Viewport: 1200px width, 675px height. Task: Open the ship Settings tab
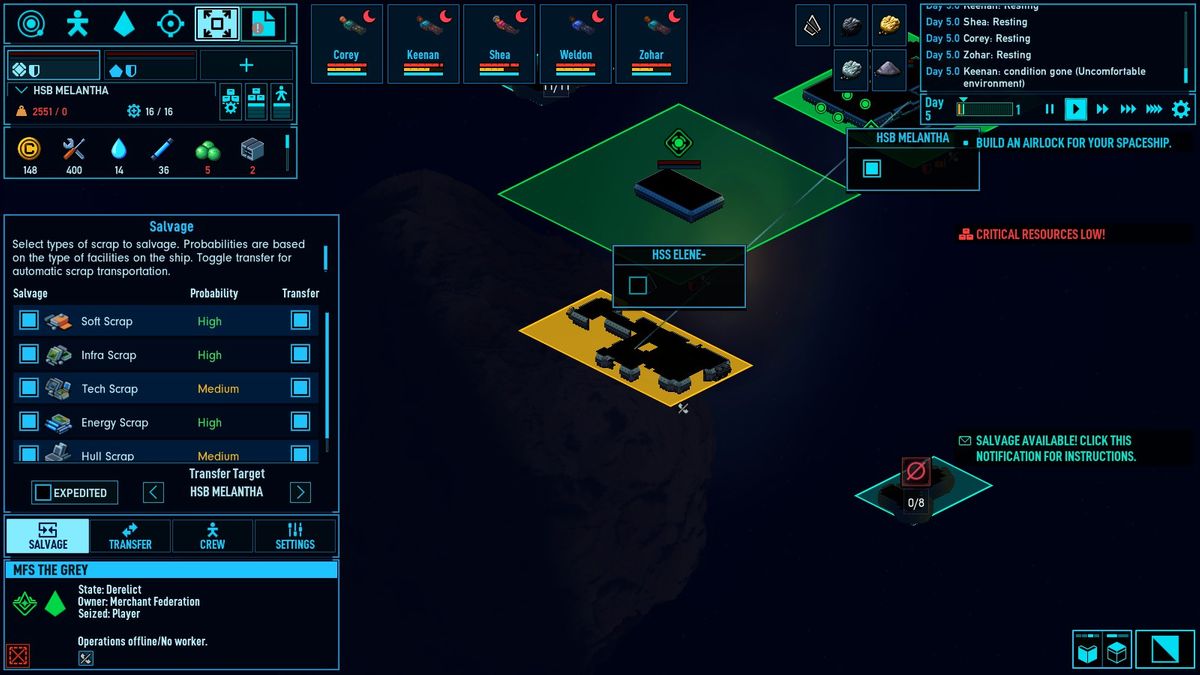click(295, 536)
